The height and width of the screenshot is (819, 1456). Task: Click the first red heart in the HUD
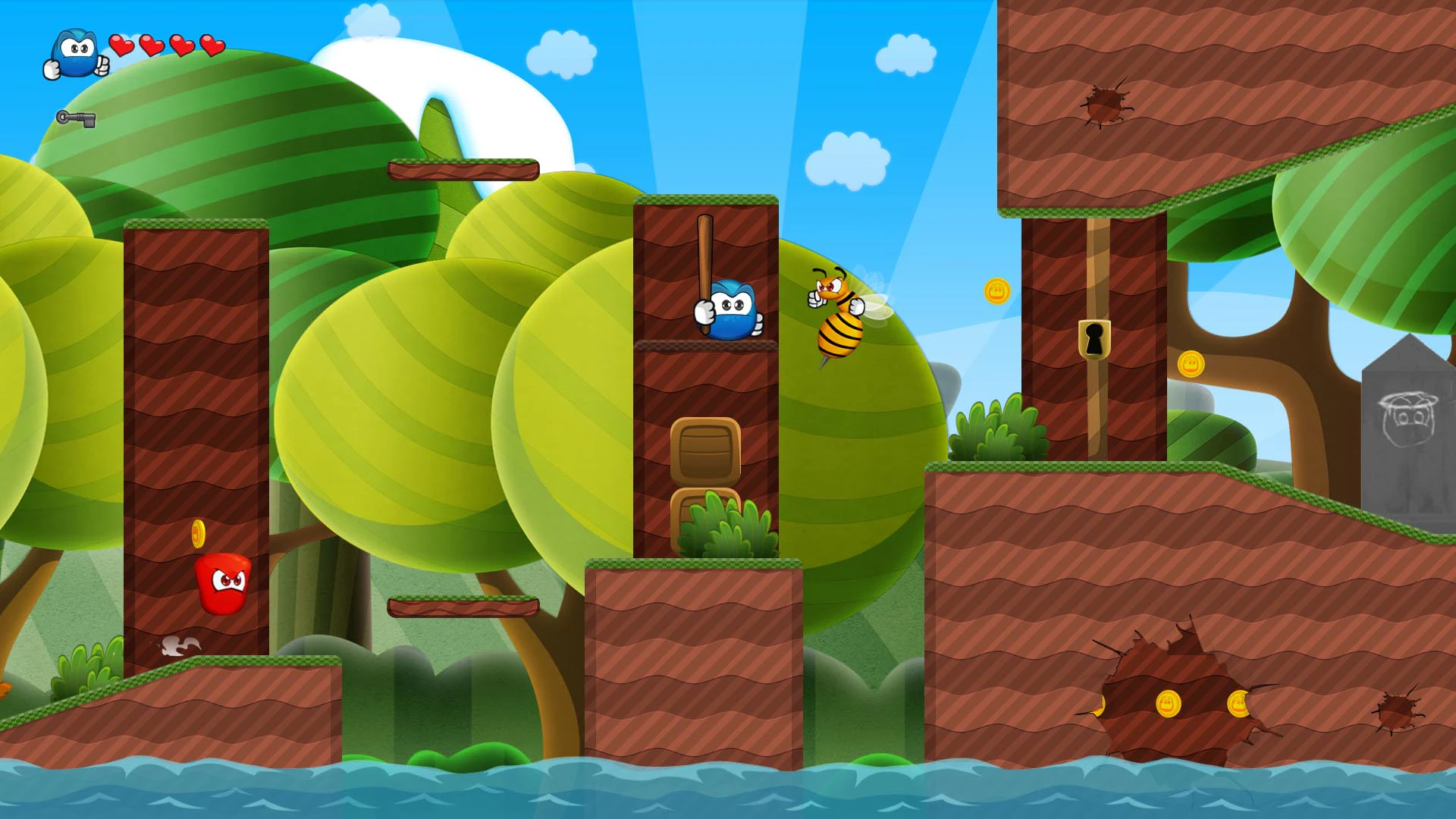click(x=121, y=44)
